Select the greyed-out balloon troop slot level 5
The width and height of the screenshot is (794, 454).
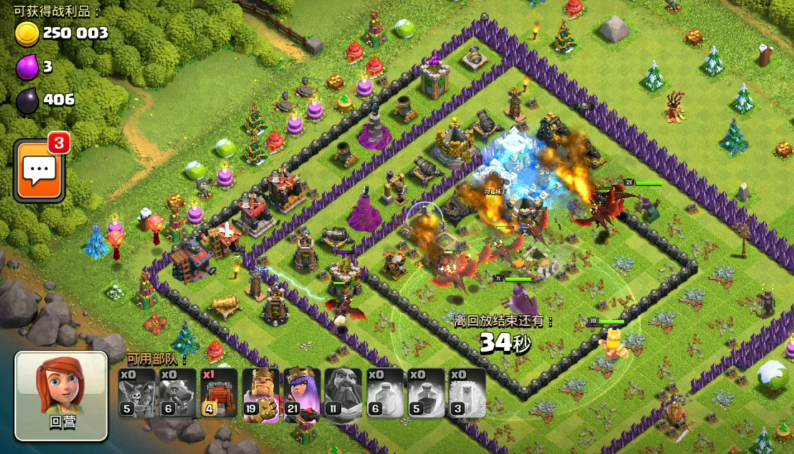(137, 392)
